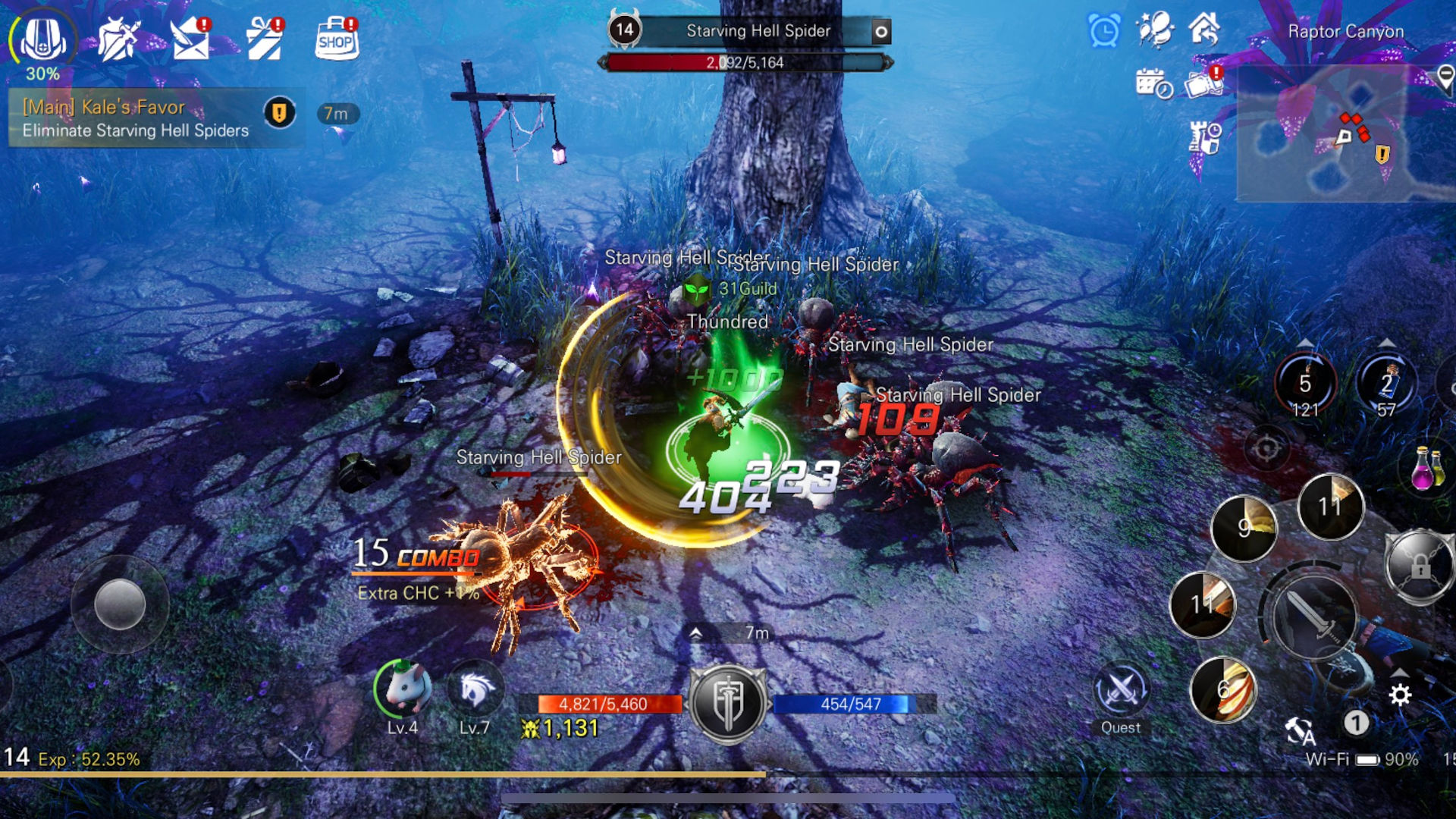This screenshot has width=1456, height=819.
Task: Open the gear settings icon
Action: pos(1400,695)
